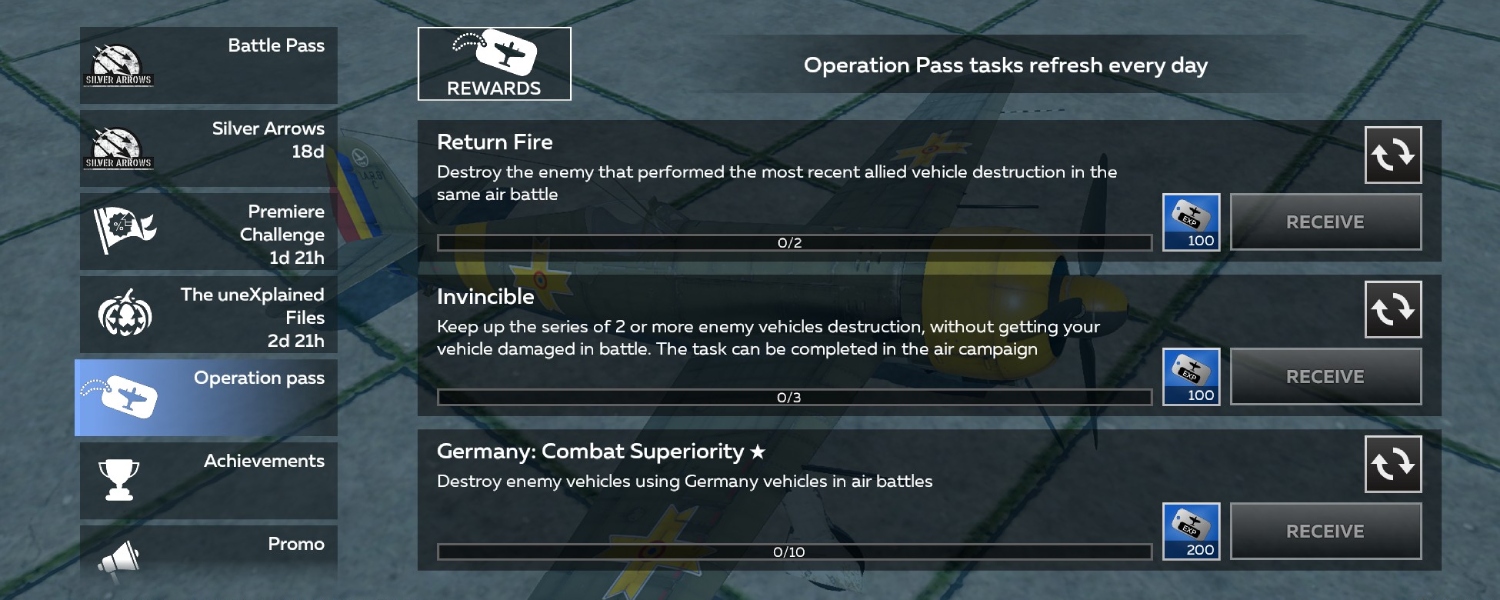Open the Battle Pass section
The width and height of the screenshot is (1500, 600).
208,65
